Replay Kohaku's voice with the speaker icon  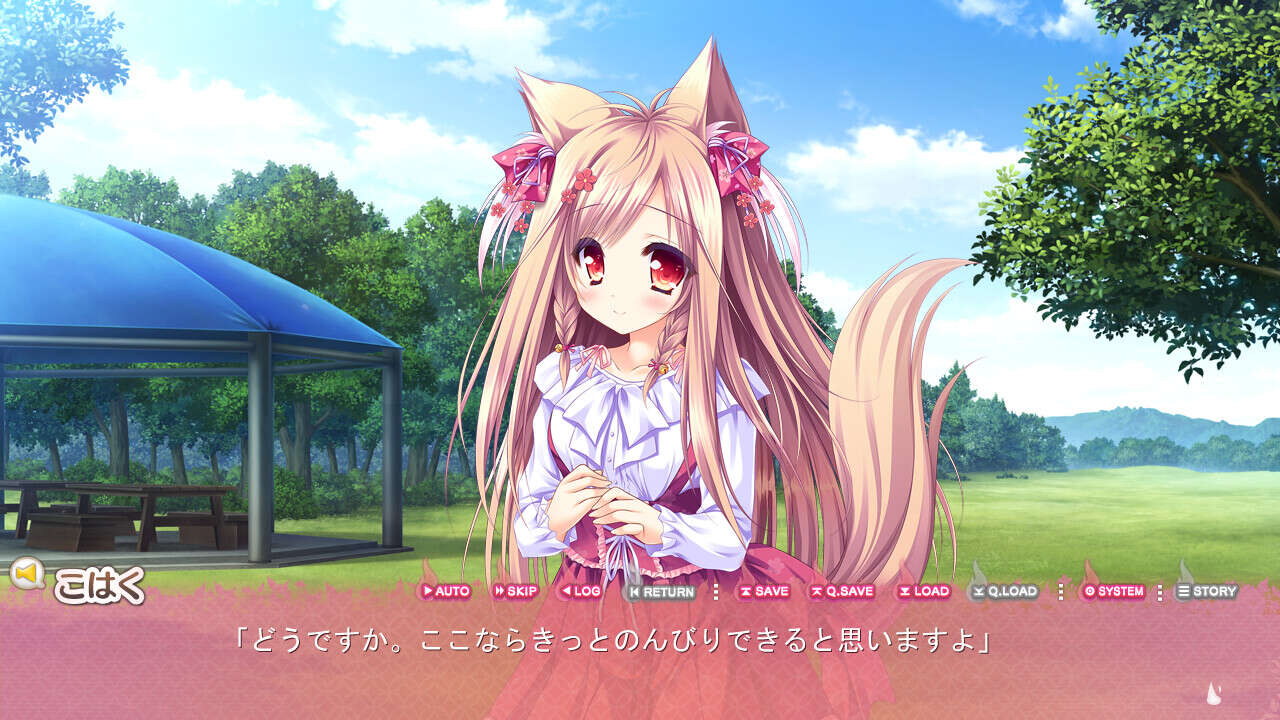tap(28, 573)
